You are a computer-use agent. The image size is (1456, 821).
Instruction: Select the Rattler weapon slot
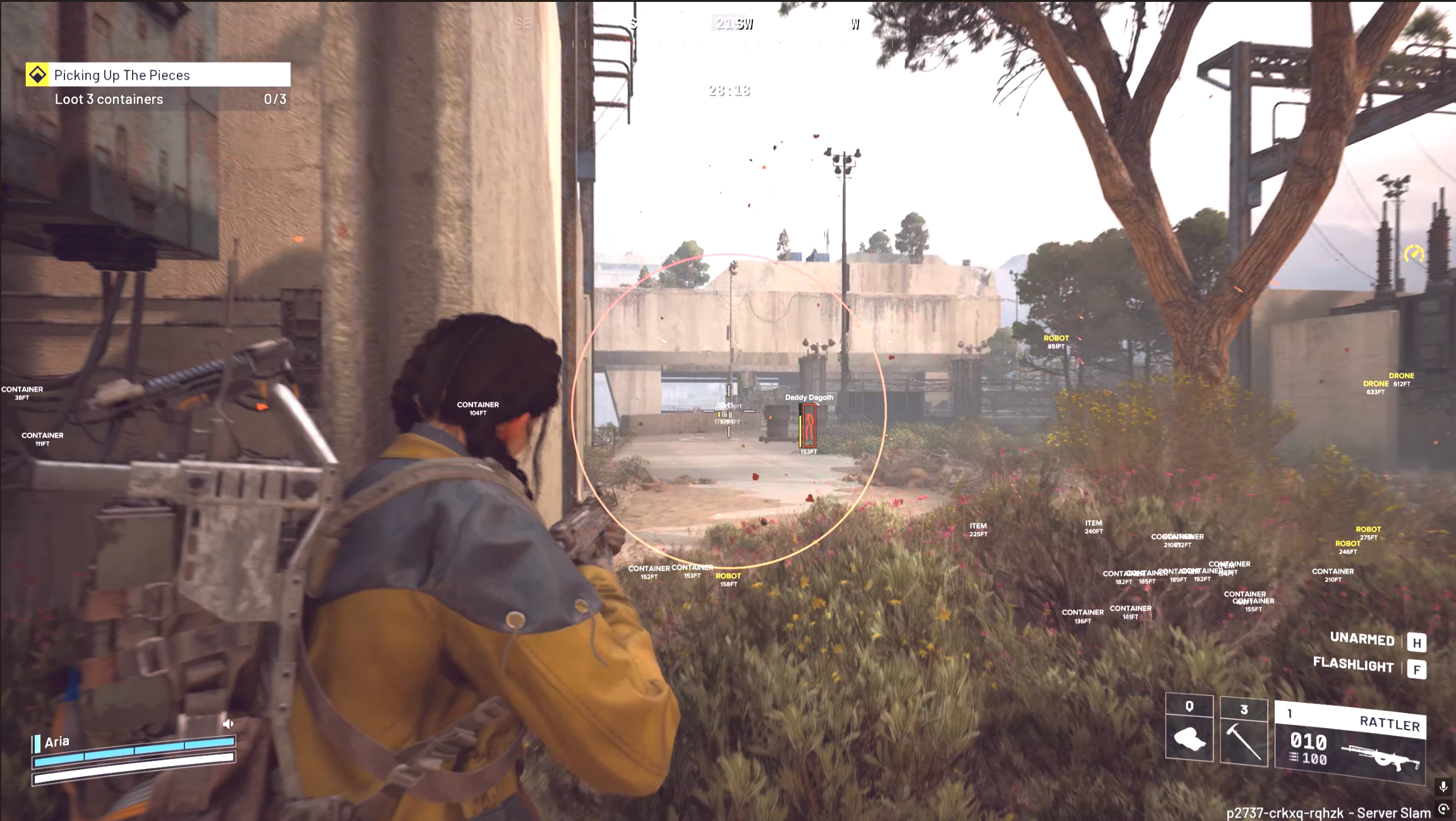click(1350, 743)
